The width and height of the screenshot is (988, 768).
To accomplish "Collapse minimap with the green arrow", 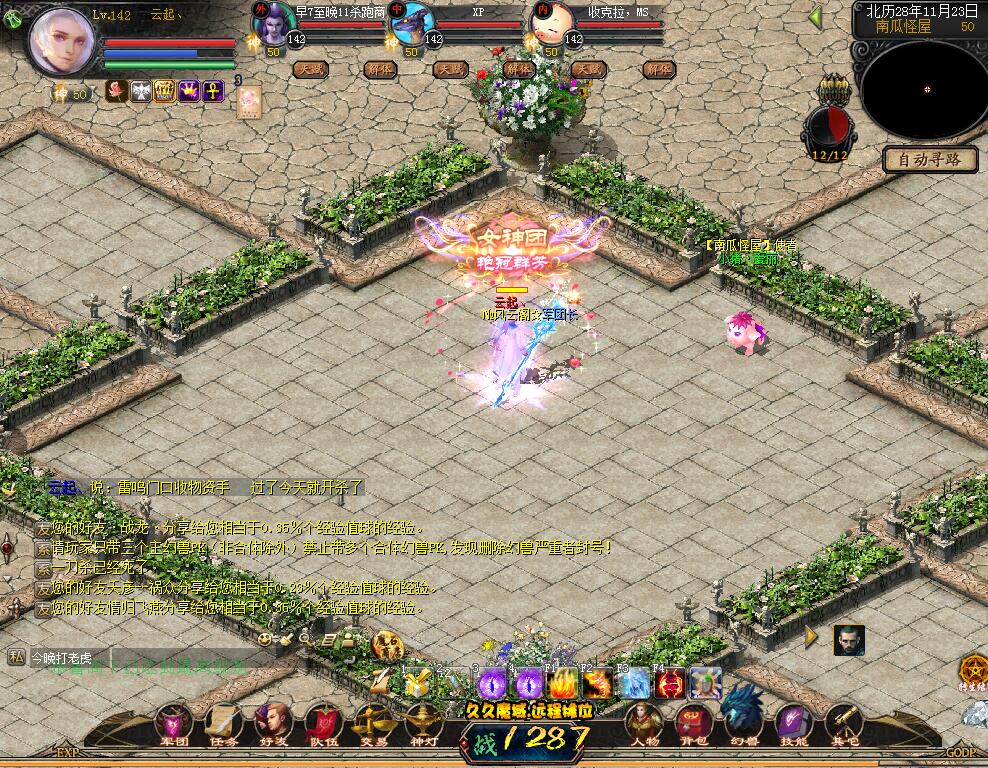I will 815,17.
